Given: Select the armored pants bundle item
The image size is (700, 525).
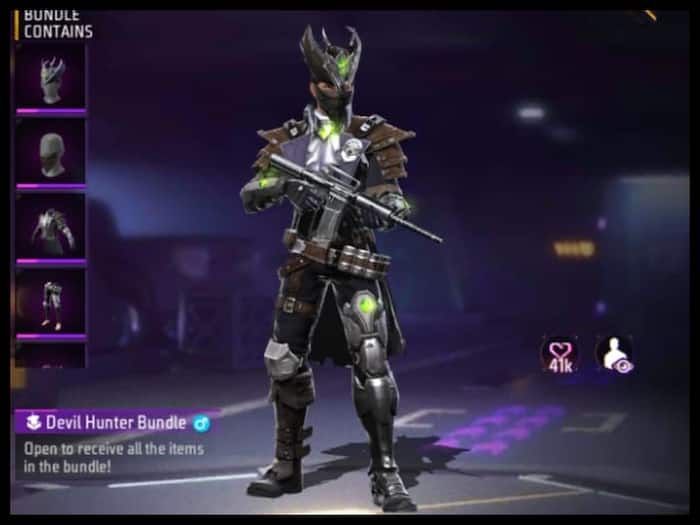Looking at the screenshot, I should coord(50,301).
